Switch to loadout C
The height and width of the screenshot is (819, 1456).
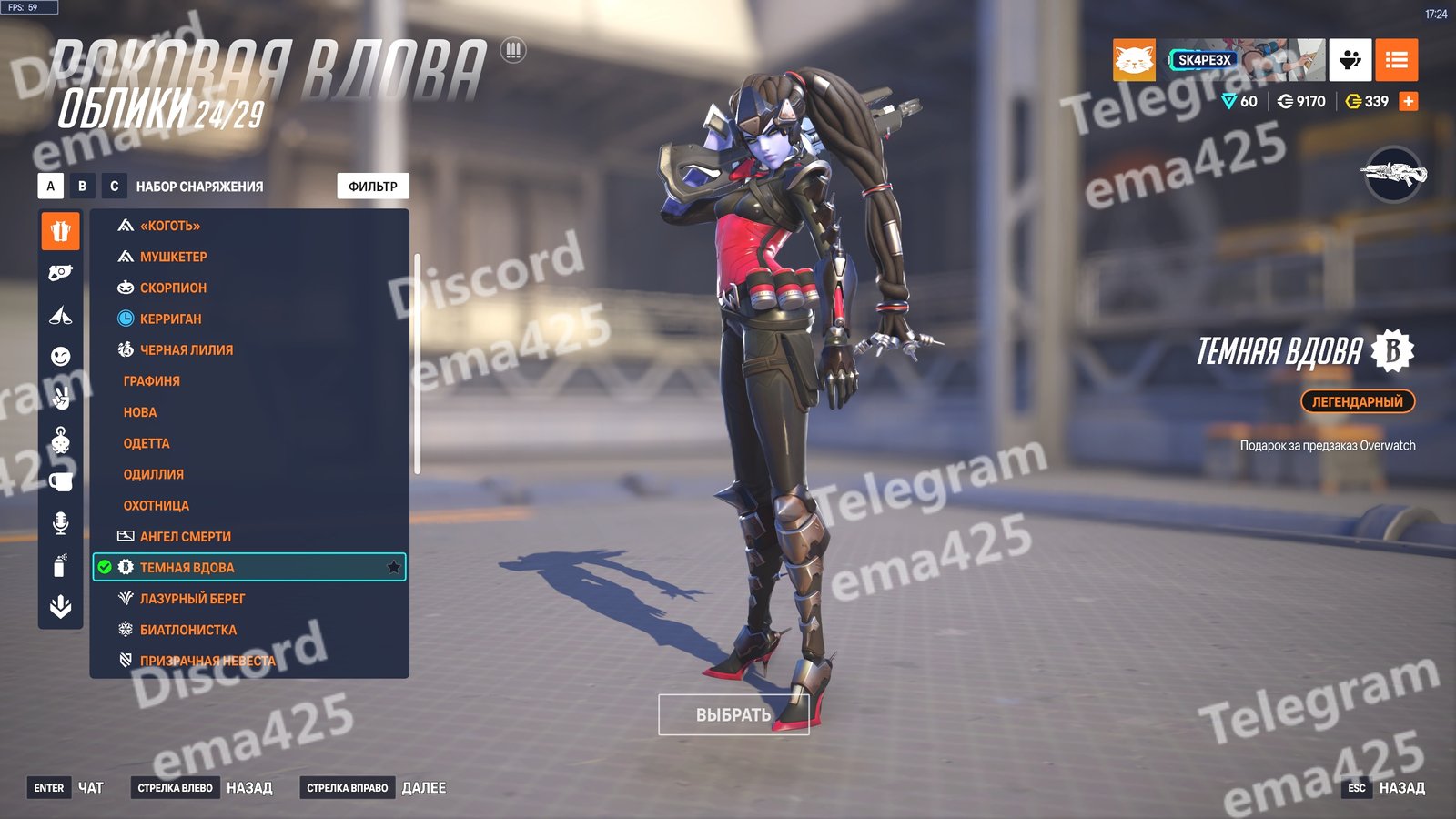(x=114, y=187)
